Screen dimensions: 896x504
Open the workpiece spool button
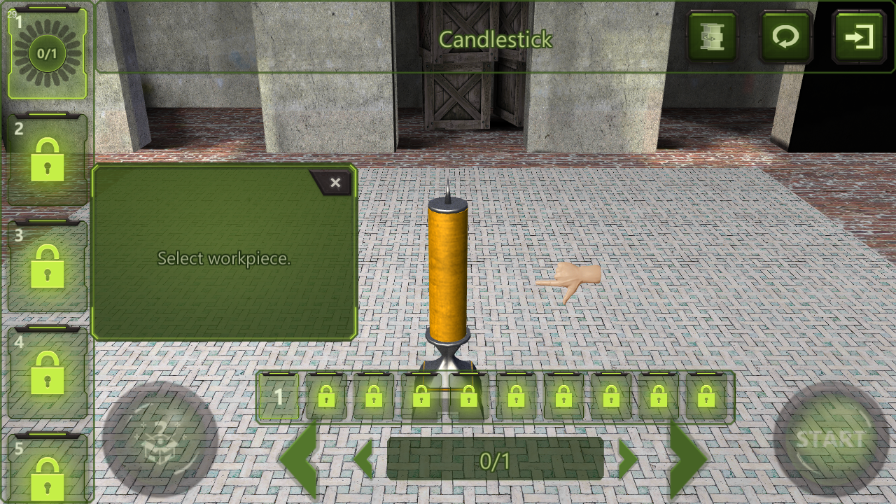click(x=712, y=38)
